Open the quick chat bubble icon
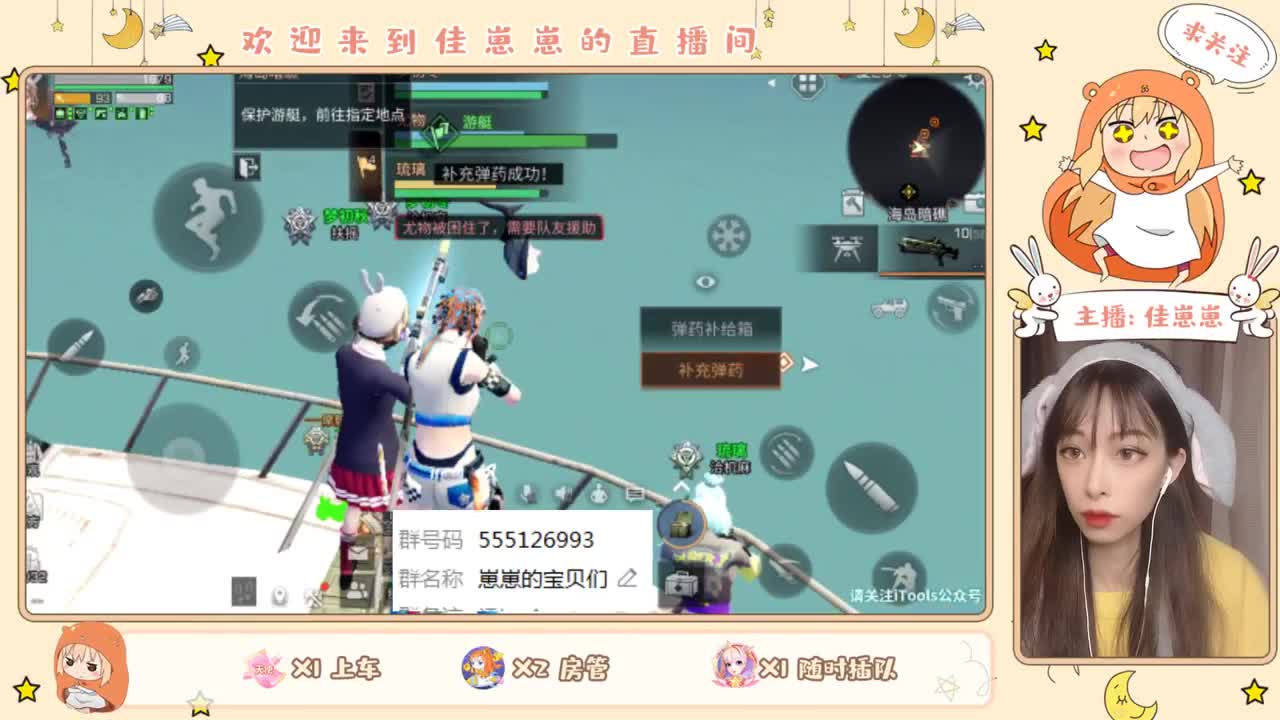This screenshot has height=720, width=1280. click(x=633, y=495)
